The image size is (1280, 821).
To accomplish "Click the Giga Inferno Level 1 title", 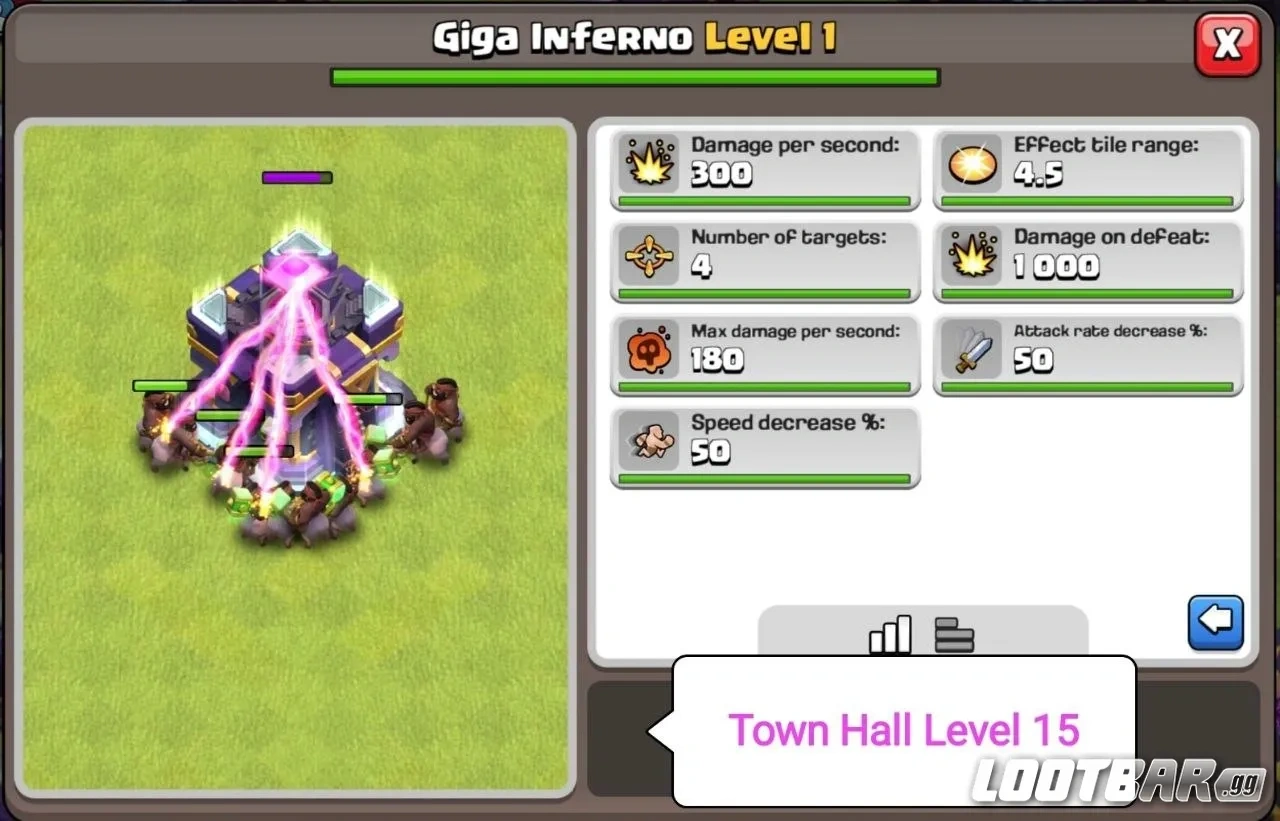I will click(x=637, y=35).
